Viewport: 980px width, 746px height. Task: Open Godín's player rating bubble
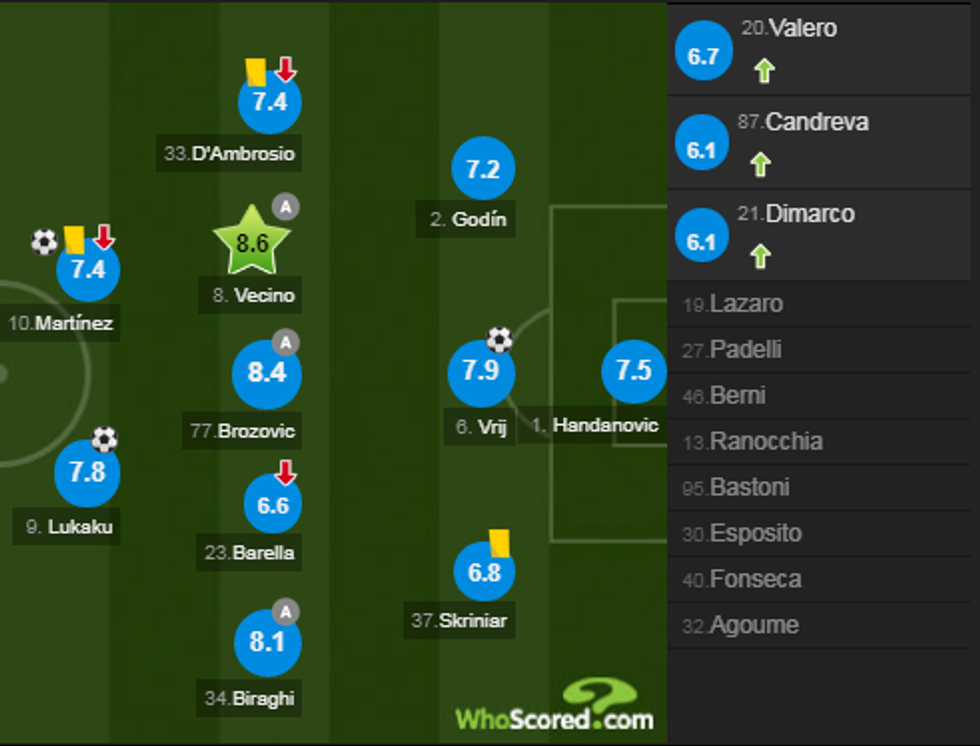[x=483, y=170]
